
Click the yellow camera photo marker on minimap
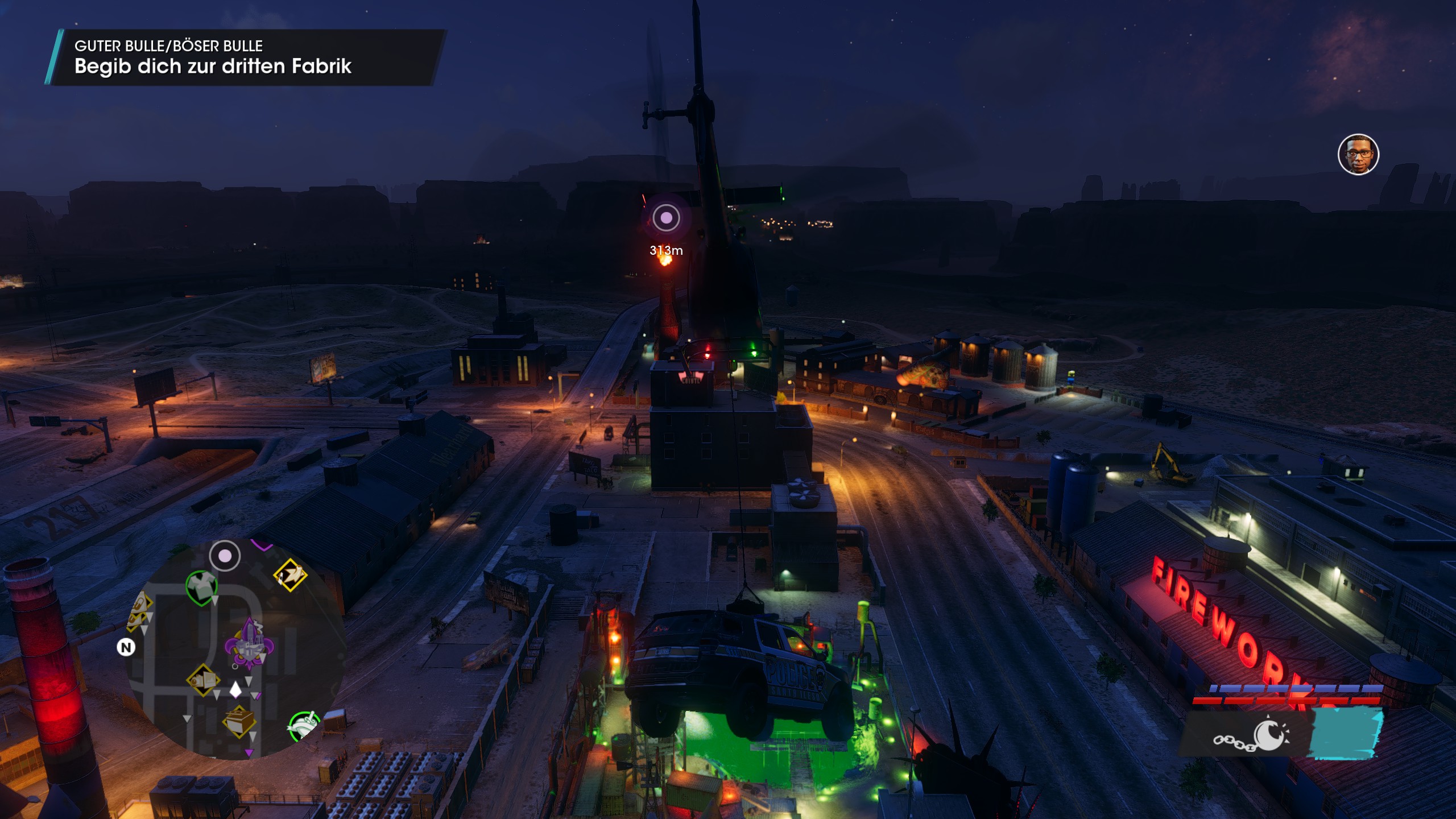click(203, 680)
